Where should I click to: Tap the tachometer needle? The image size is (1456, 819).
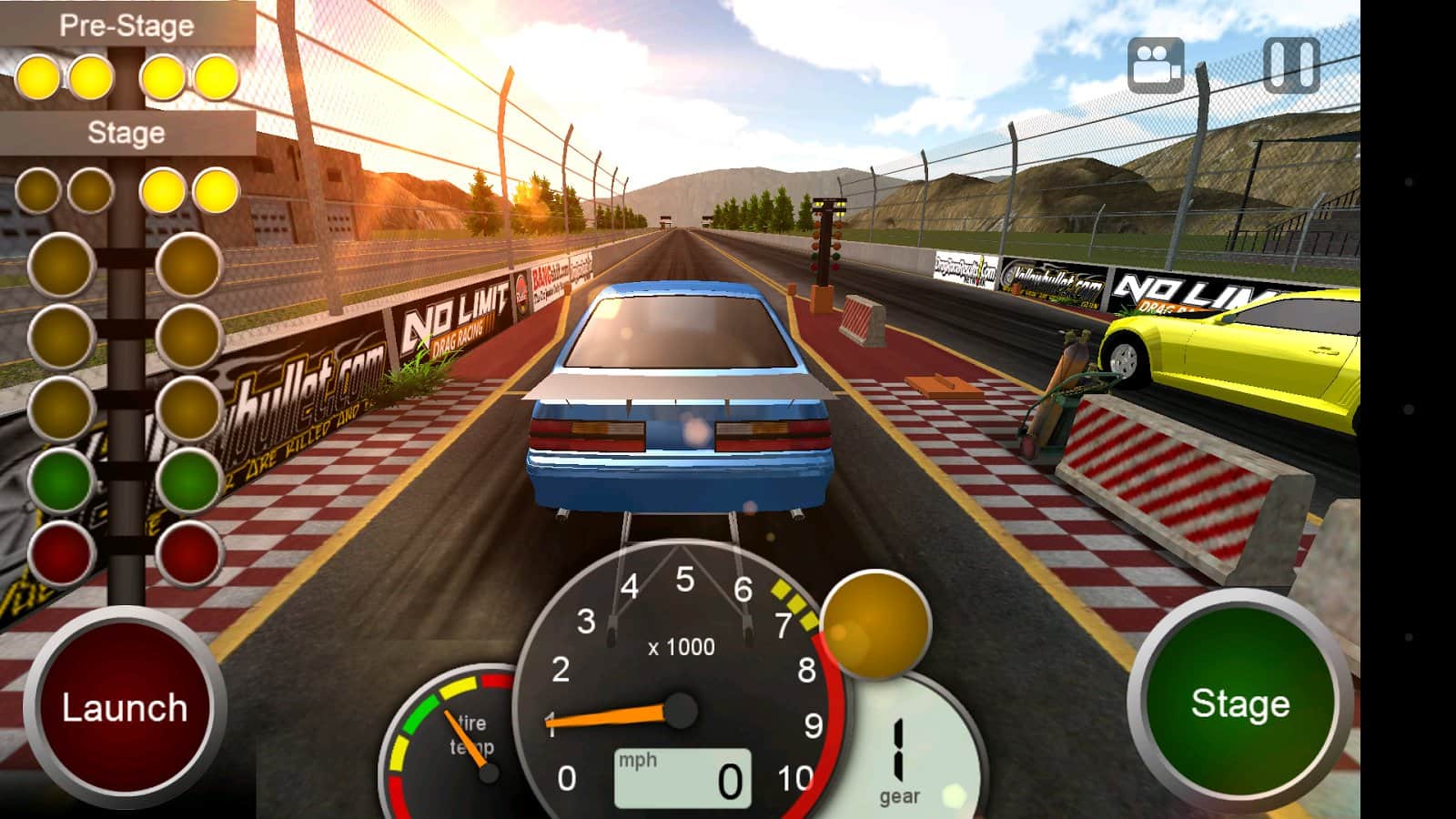tap(610, 717)
